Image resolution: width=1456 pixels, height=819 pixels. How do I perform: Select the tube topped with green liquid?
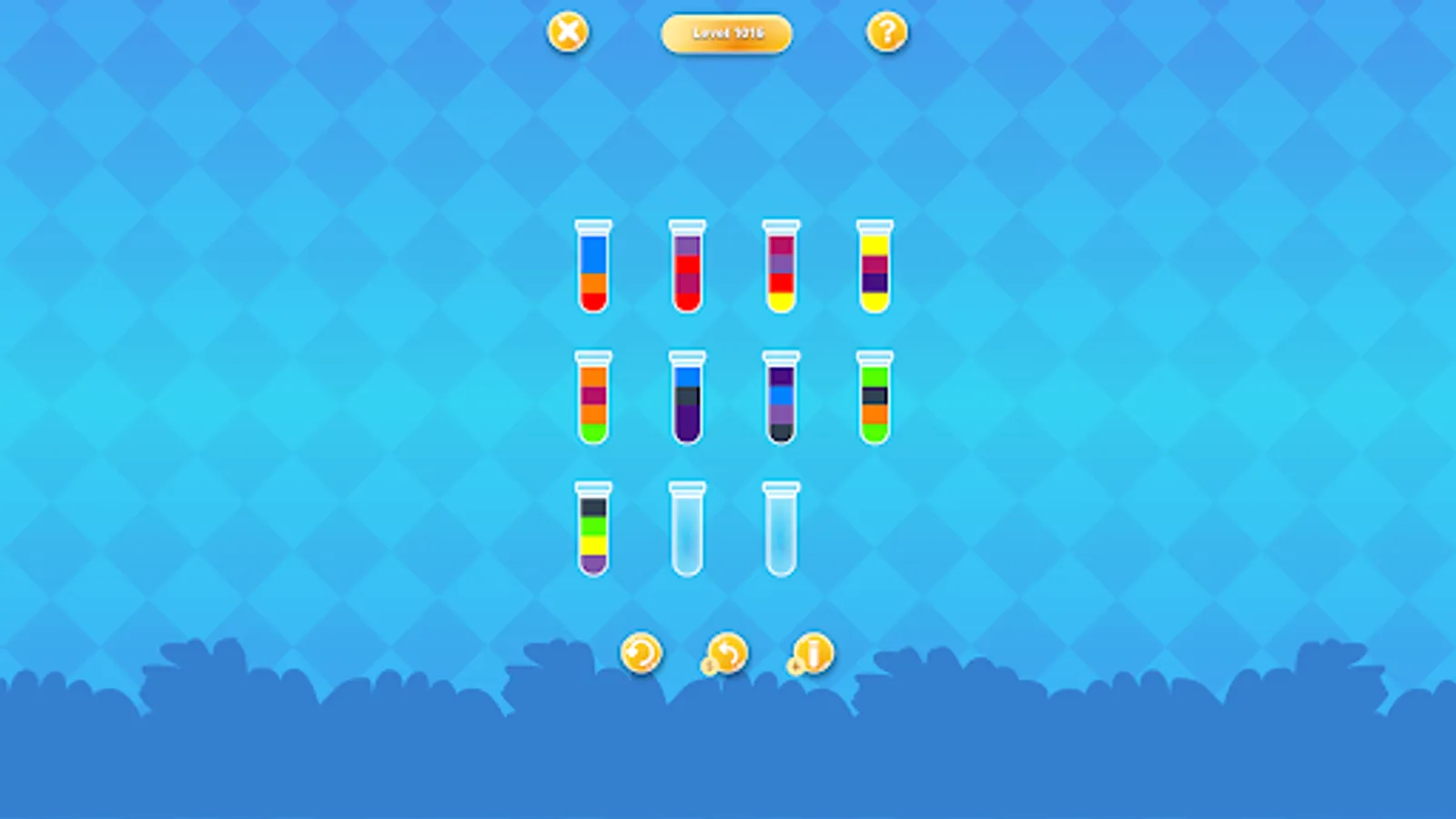(871, 400)
